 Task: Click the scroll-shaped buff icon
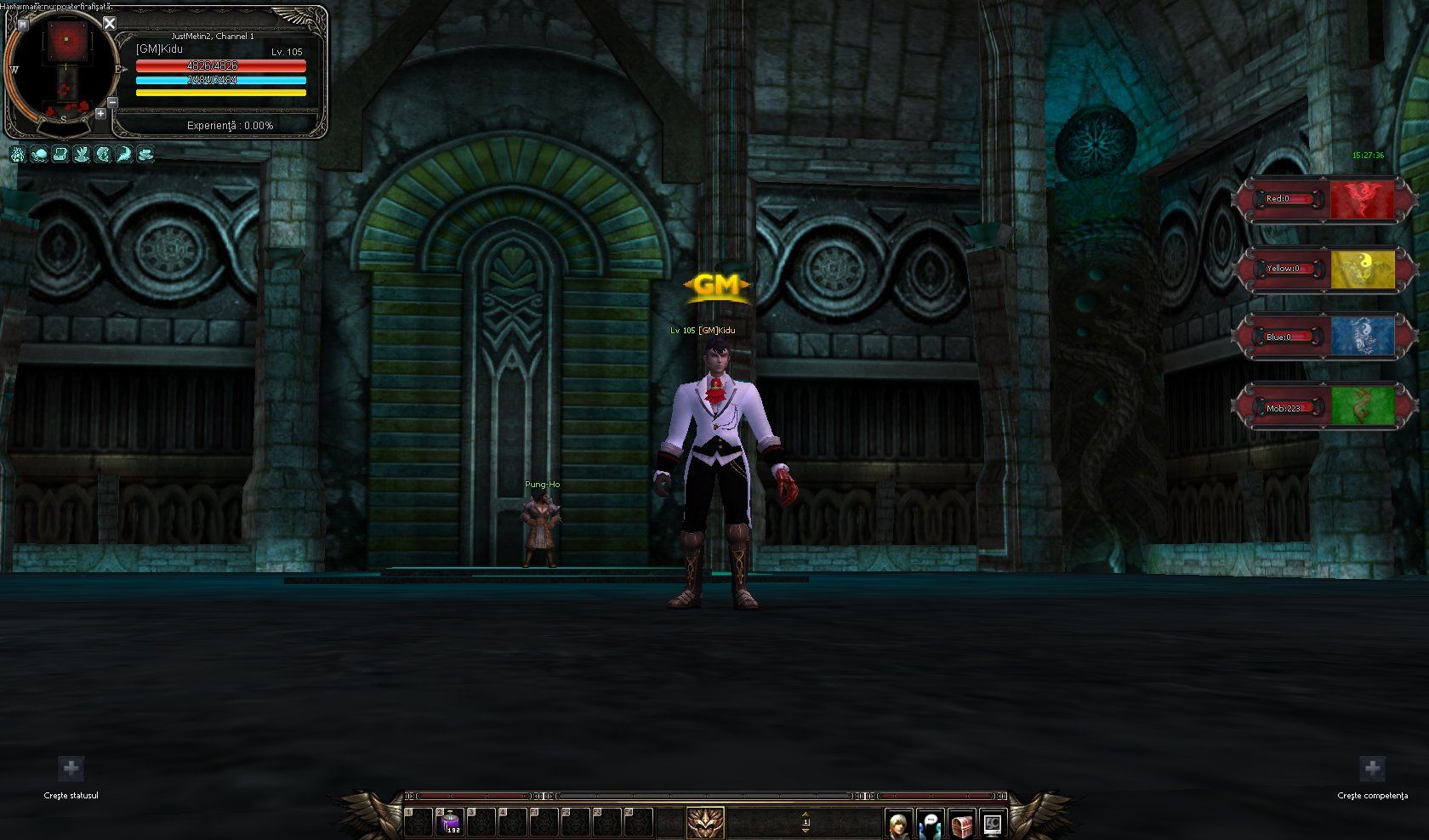pyautogui.click(x=60, y=154)
